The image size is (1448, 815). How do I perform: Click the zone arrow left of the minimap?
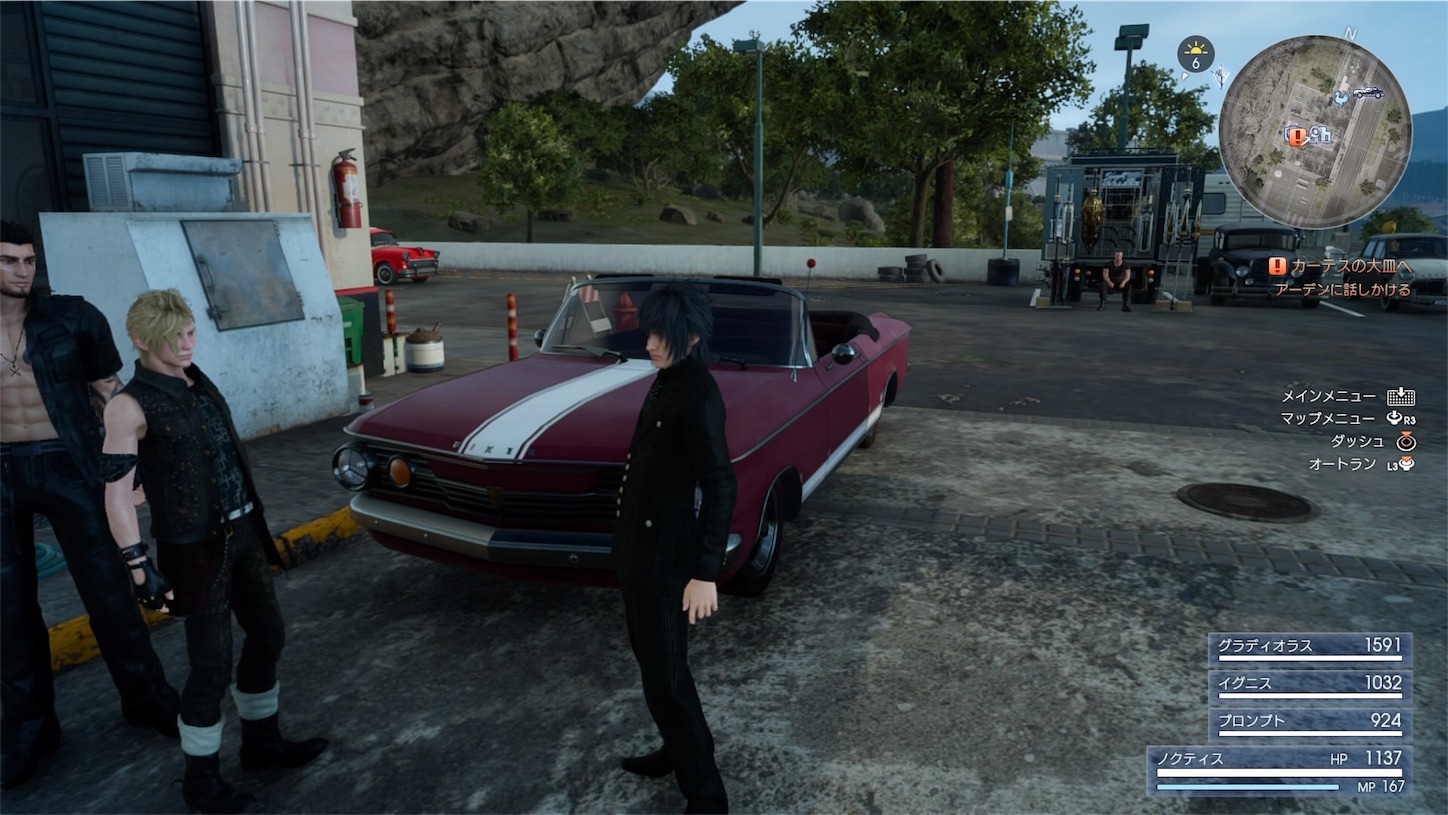click(1184, 77)
